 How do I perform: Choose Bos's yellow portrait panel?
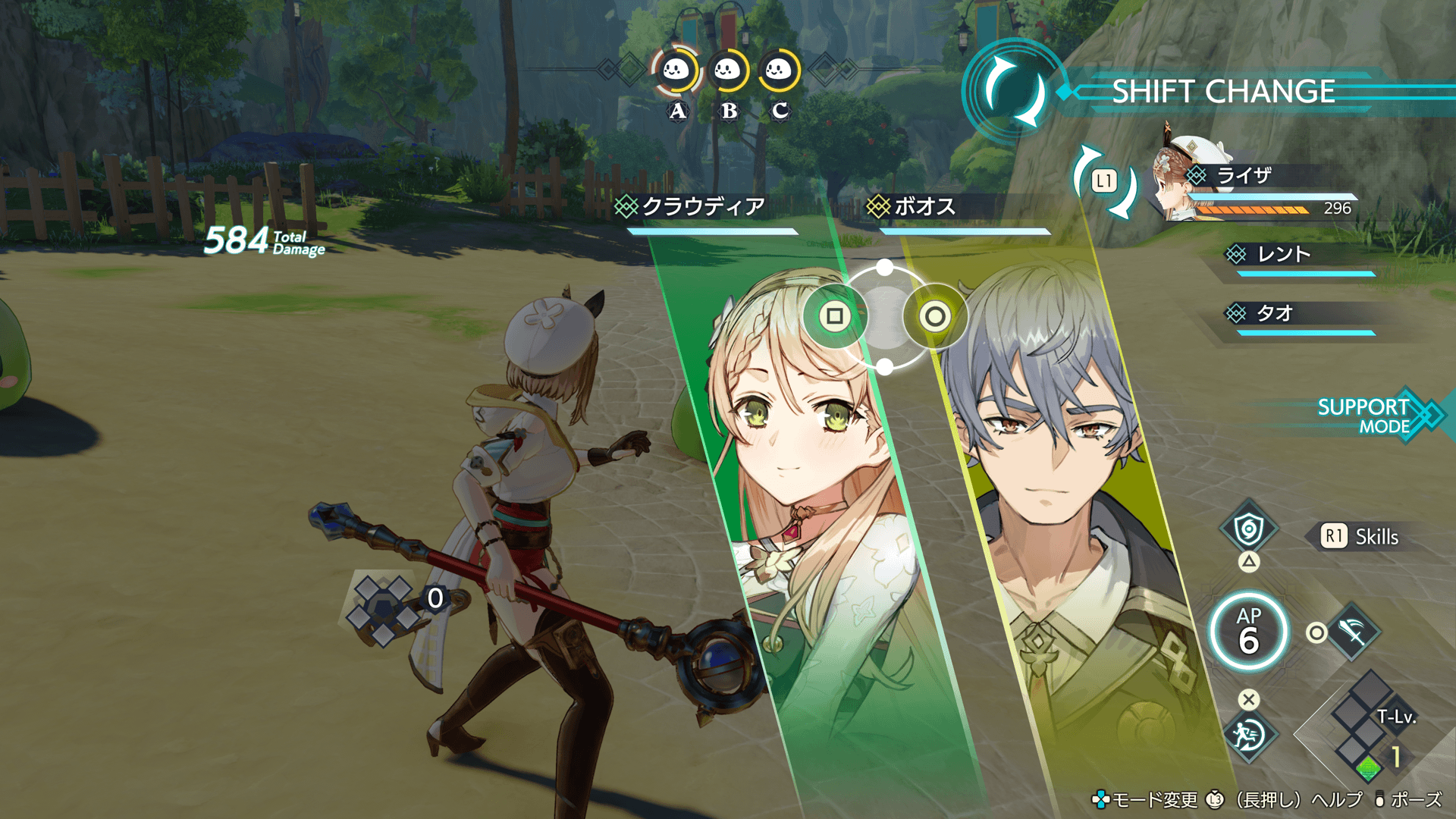[x=1062, y=493]
